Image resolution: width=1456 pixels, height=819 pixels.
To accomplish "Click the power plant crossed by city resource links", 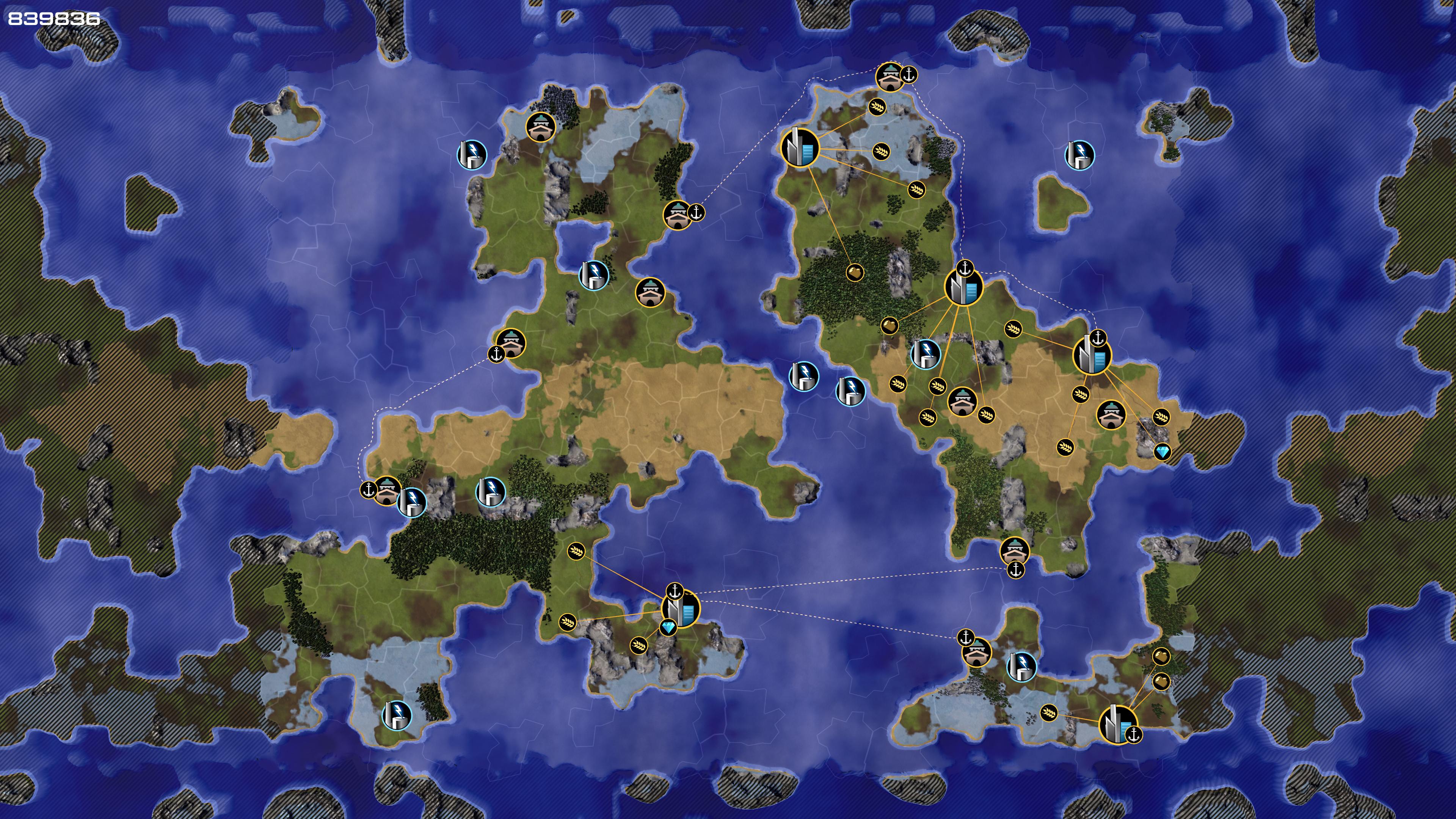I will click(925, 354).
